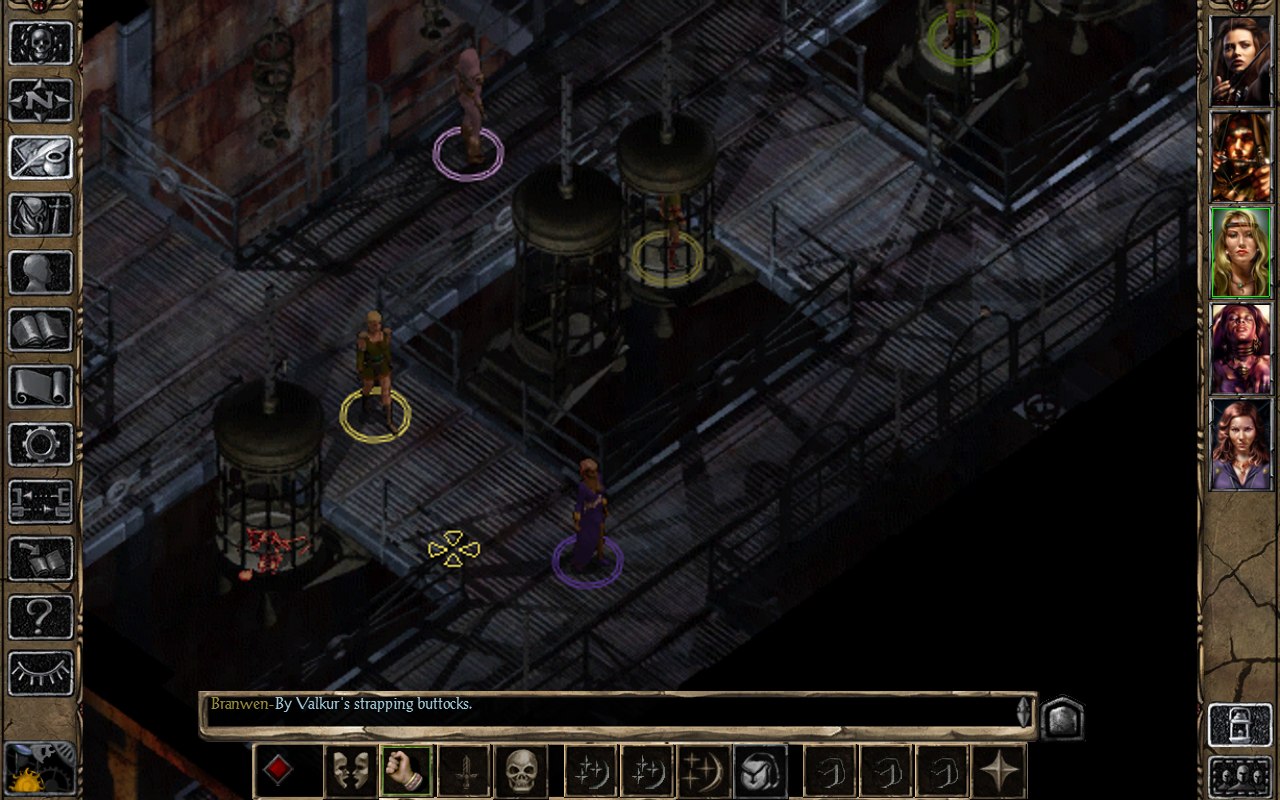Image resolution: width=1280 pixels, height=800 pixels.
Task: Select the top party member portrait
Action: [x=1240, y=60]
